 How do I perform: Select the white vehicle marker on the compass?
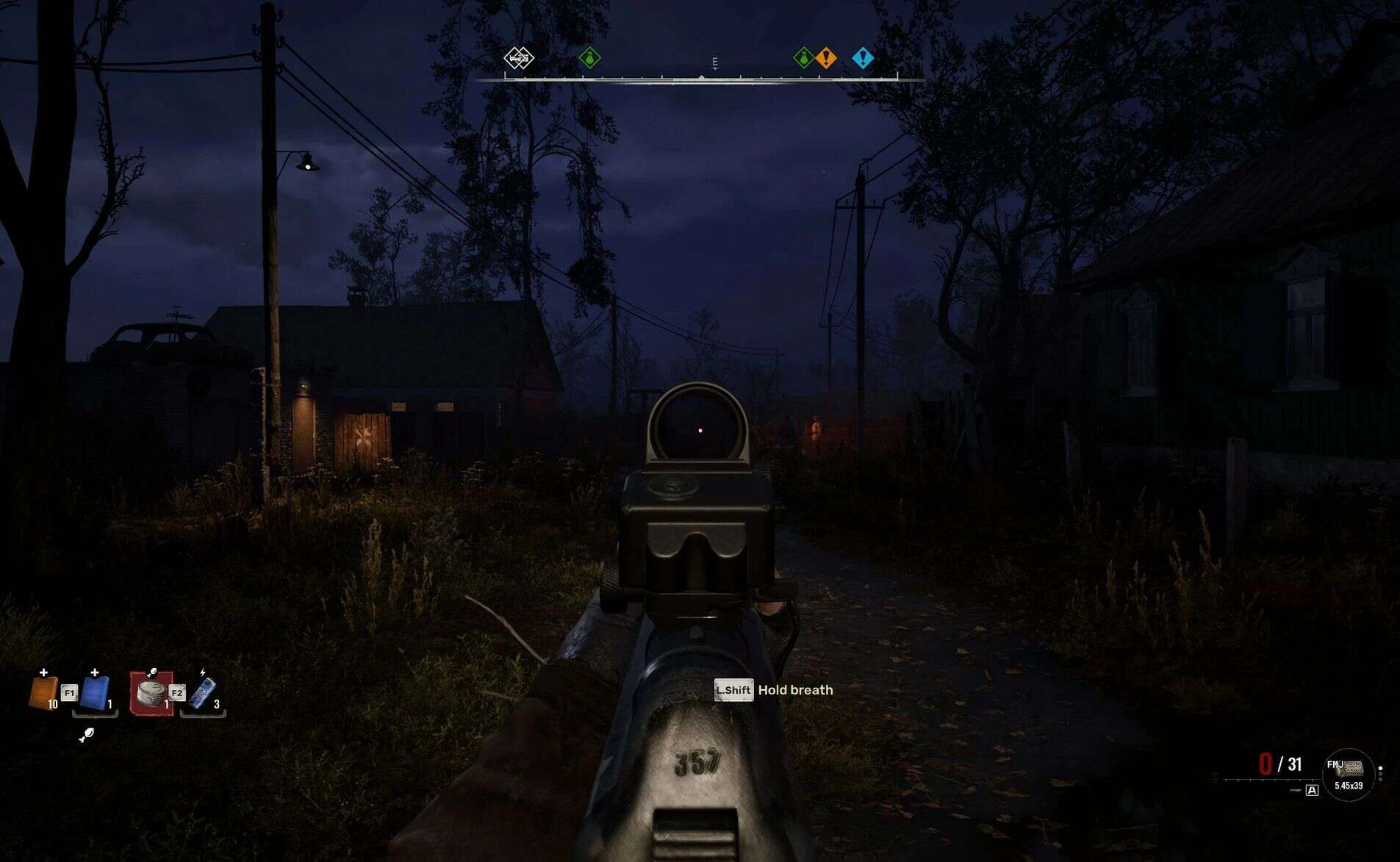coord(520,57)
